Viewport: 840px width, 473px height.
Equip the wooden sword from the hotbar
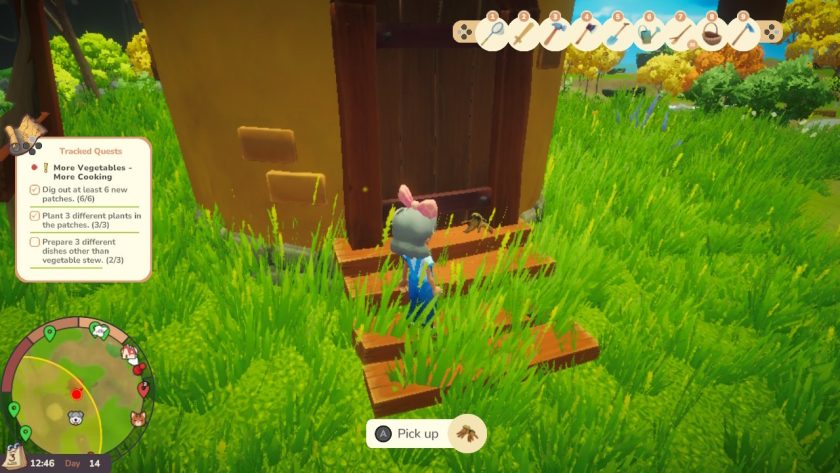[524, 34]
